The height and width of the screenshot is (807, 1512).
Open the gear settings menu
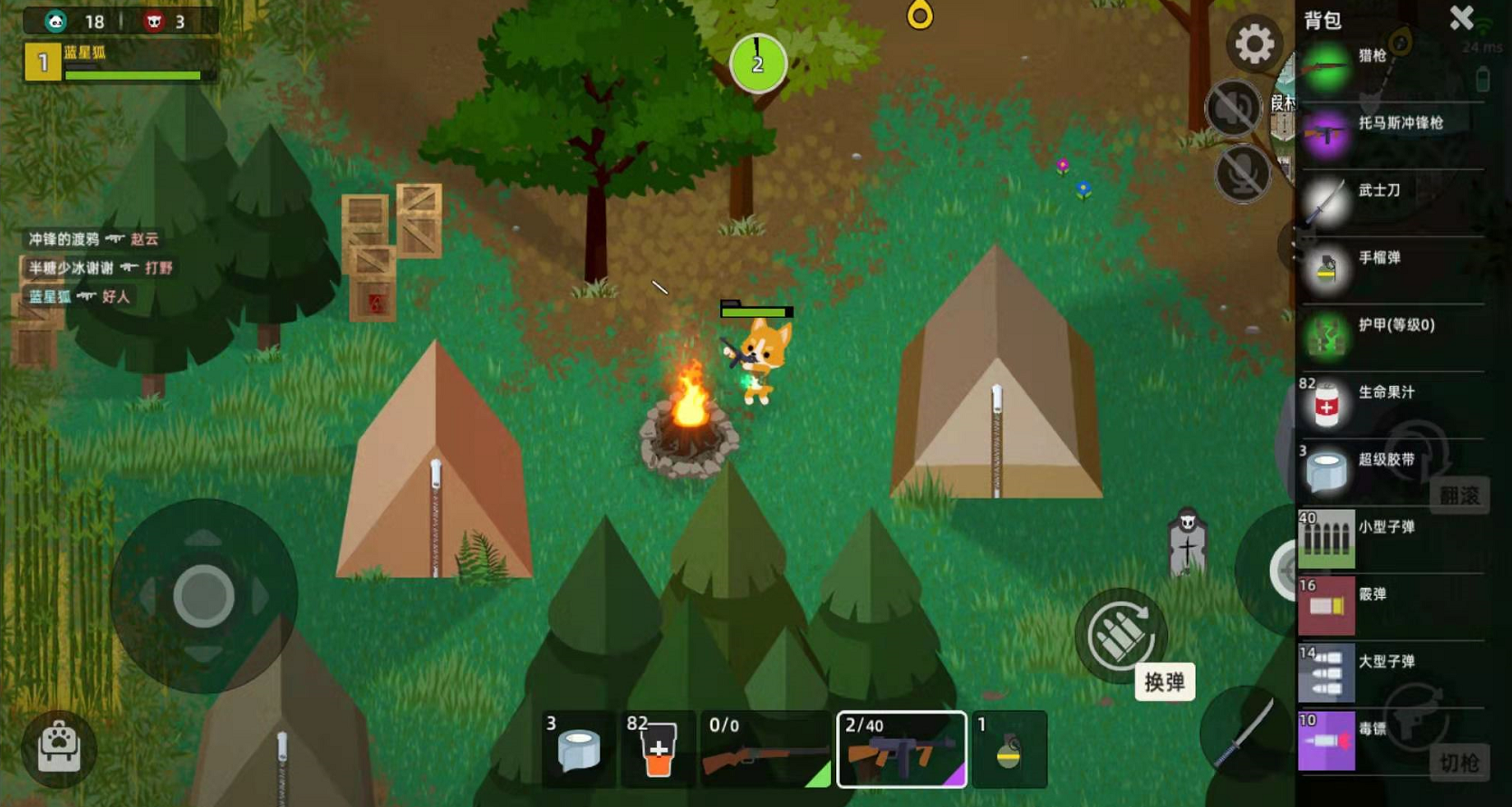tap(1254, 43)
